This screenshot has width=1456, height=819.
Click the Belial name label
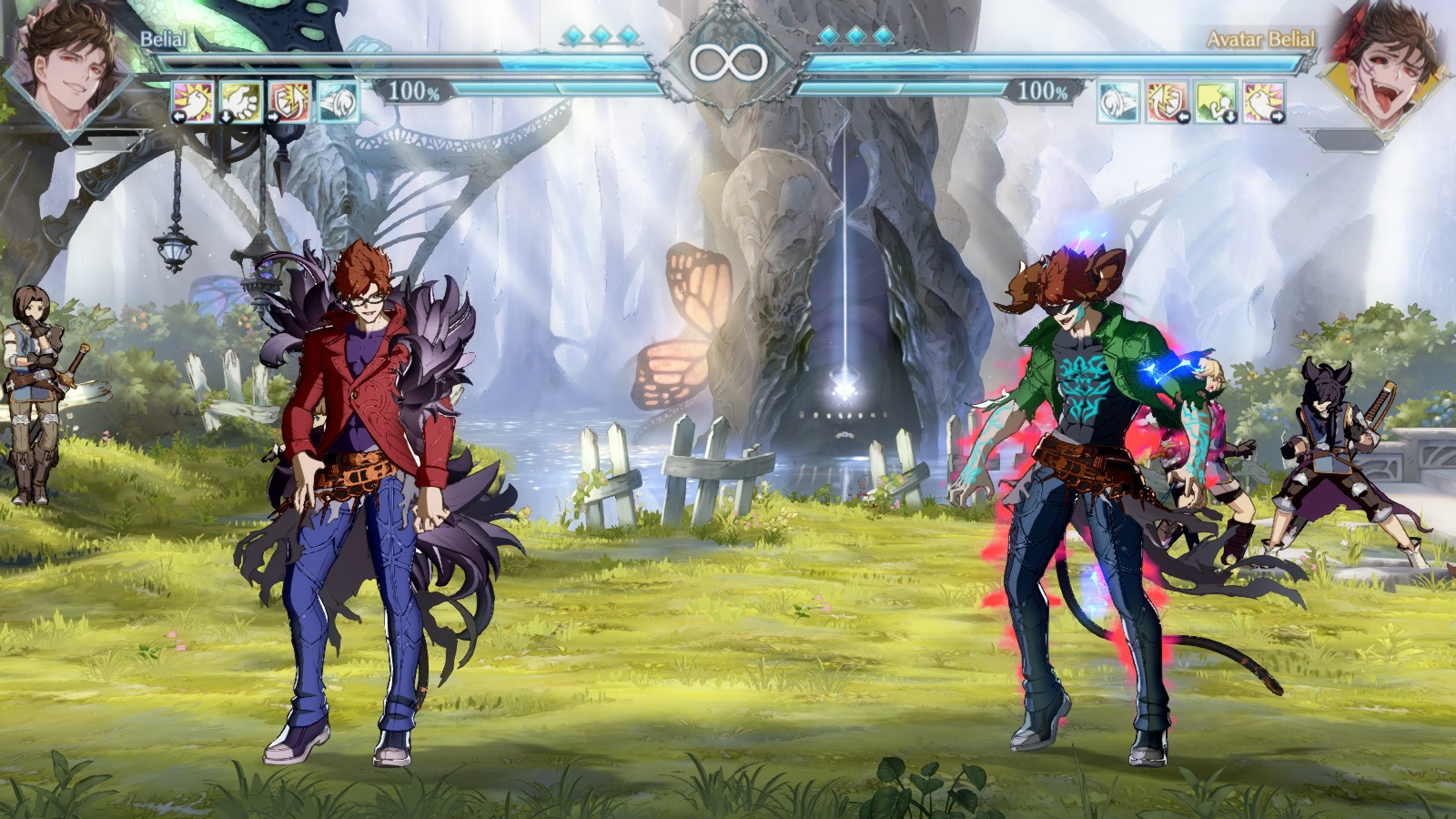pyautogui.click(x=162, y=40)
